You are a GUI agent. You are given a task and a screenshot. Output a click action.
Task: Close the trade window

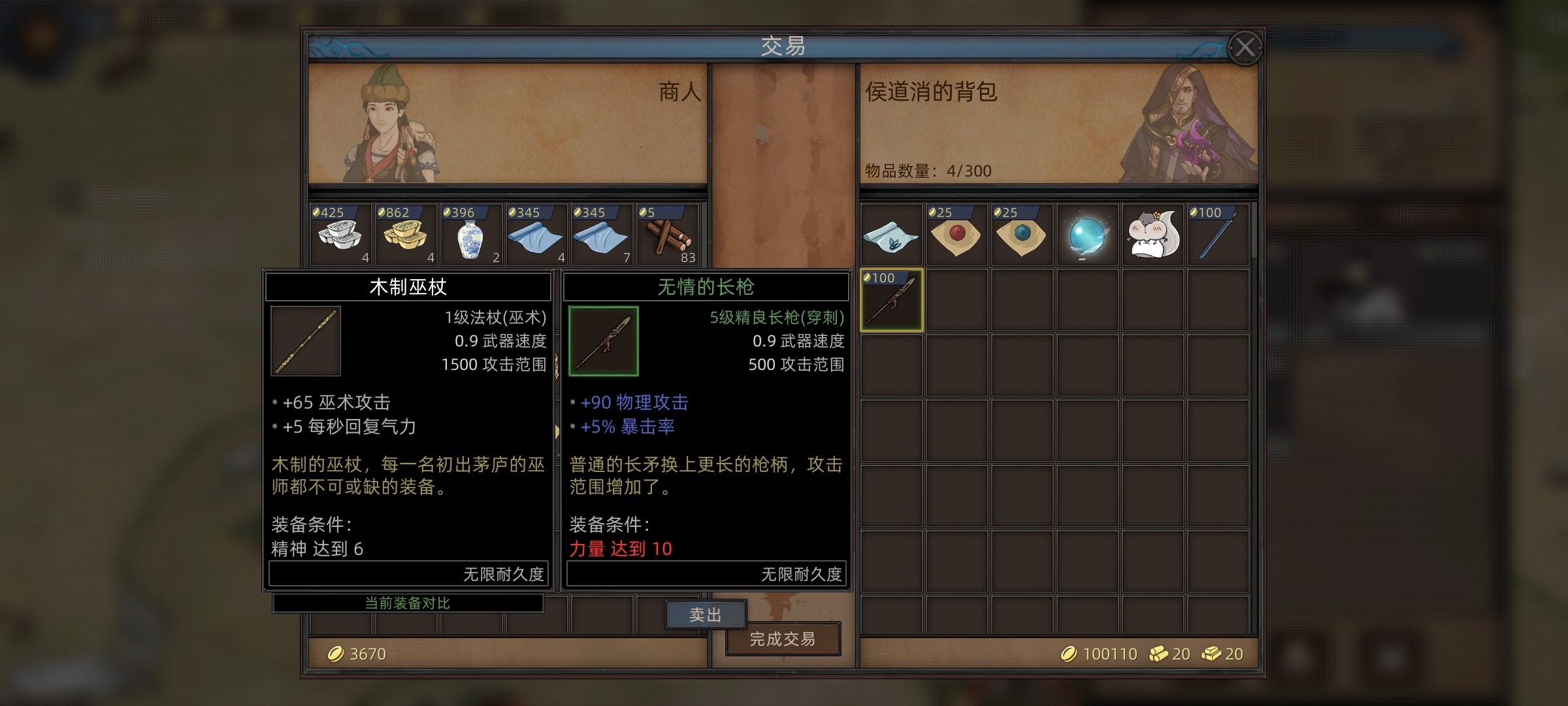coord(1244,48)
